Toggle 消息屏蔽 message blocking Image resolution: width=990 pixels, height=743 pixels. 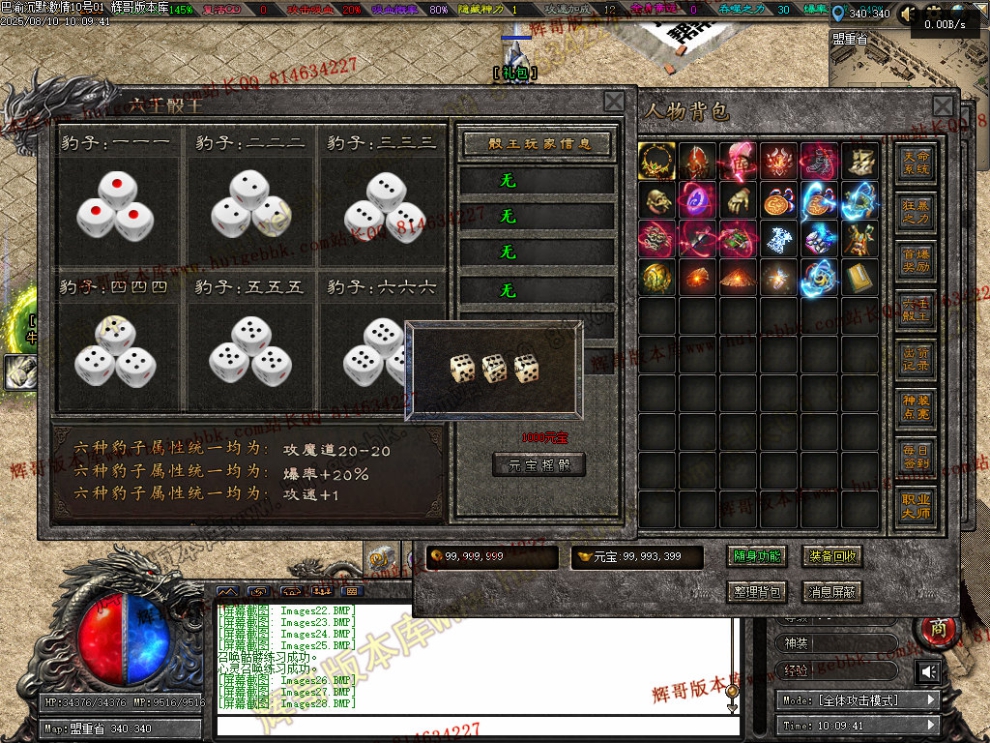[x=834, y=592]
